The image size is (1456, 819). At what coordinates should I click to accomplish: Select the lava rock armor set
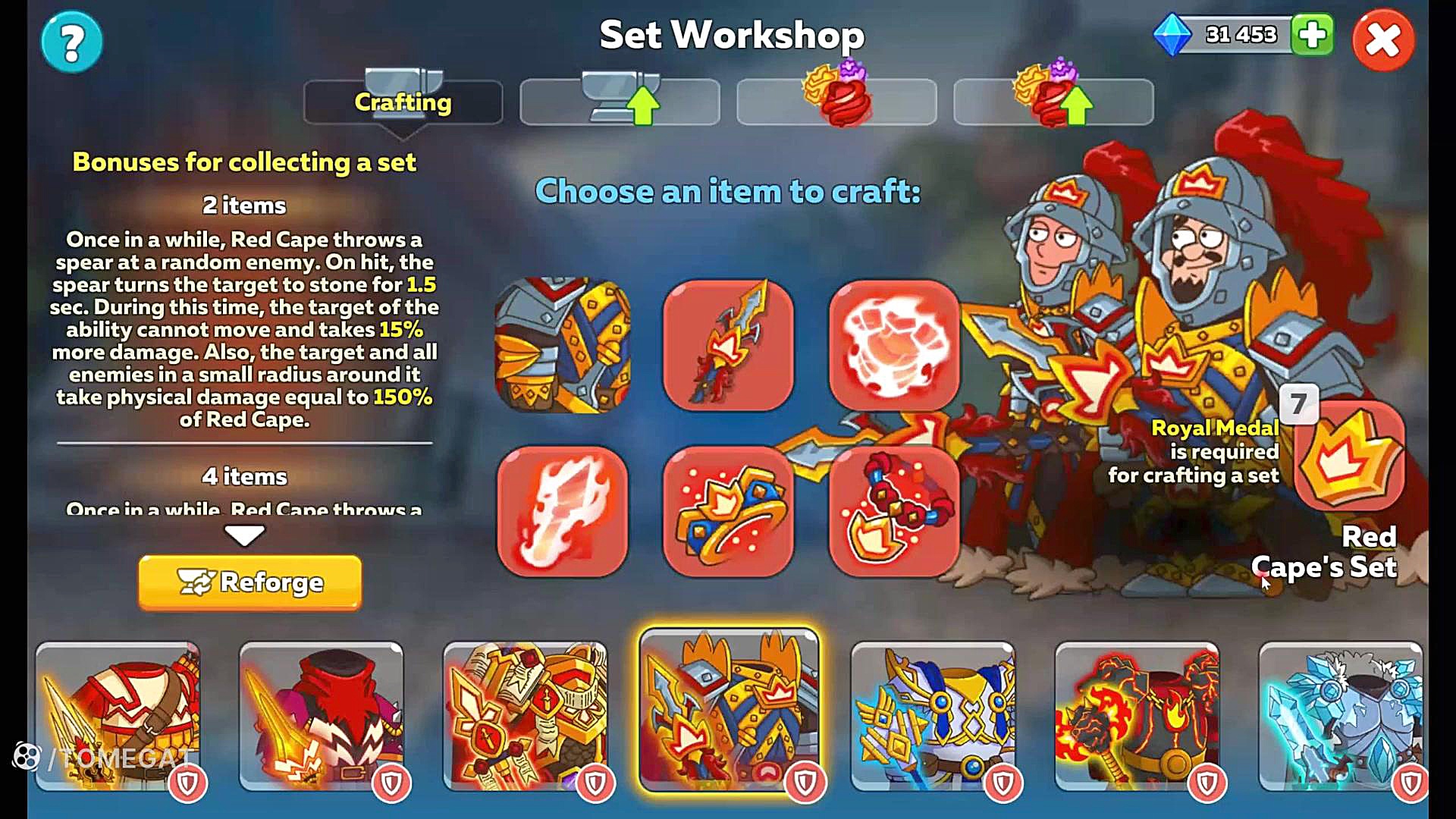coord(1137,717)
